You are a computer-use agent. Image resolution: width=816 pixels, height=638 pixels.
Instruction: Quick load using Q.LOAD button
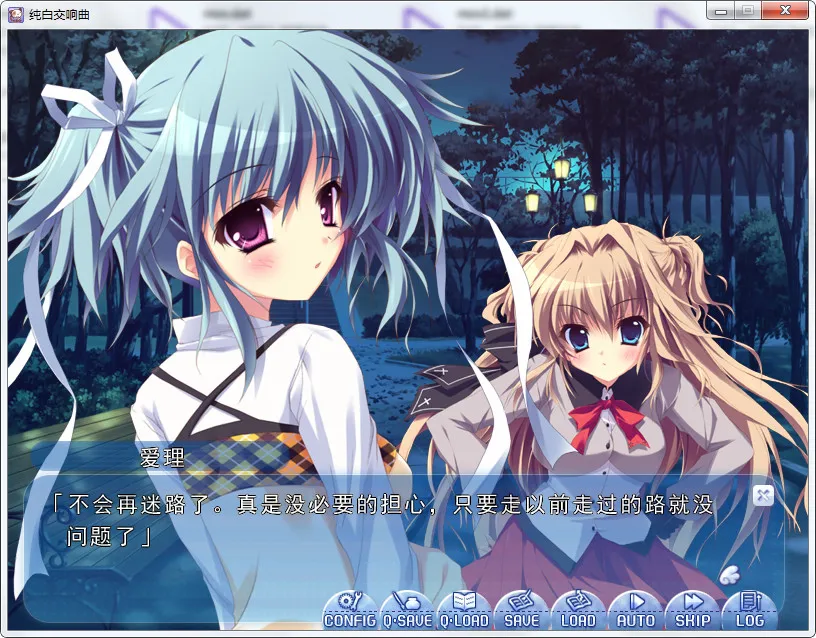pyautogui.click(x=464, y=609)
